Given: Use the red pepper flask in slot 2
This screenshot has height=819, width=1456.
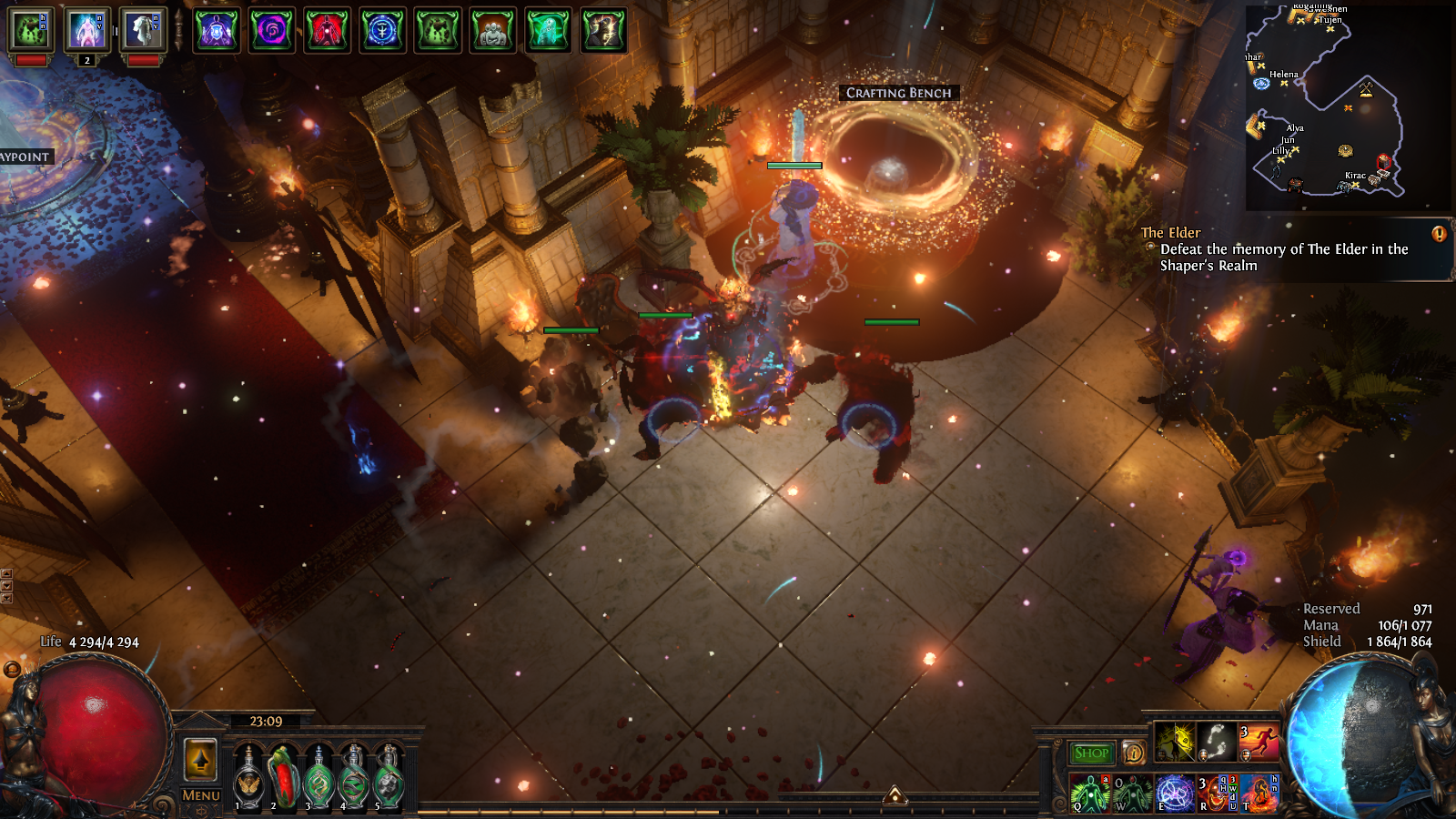Looking at the screenshot, I should (284, 778).
